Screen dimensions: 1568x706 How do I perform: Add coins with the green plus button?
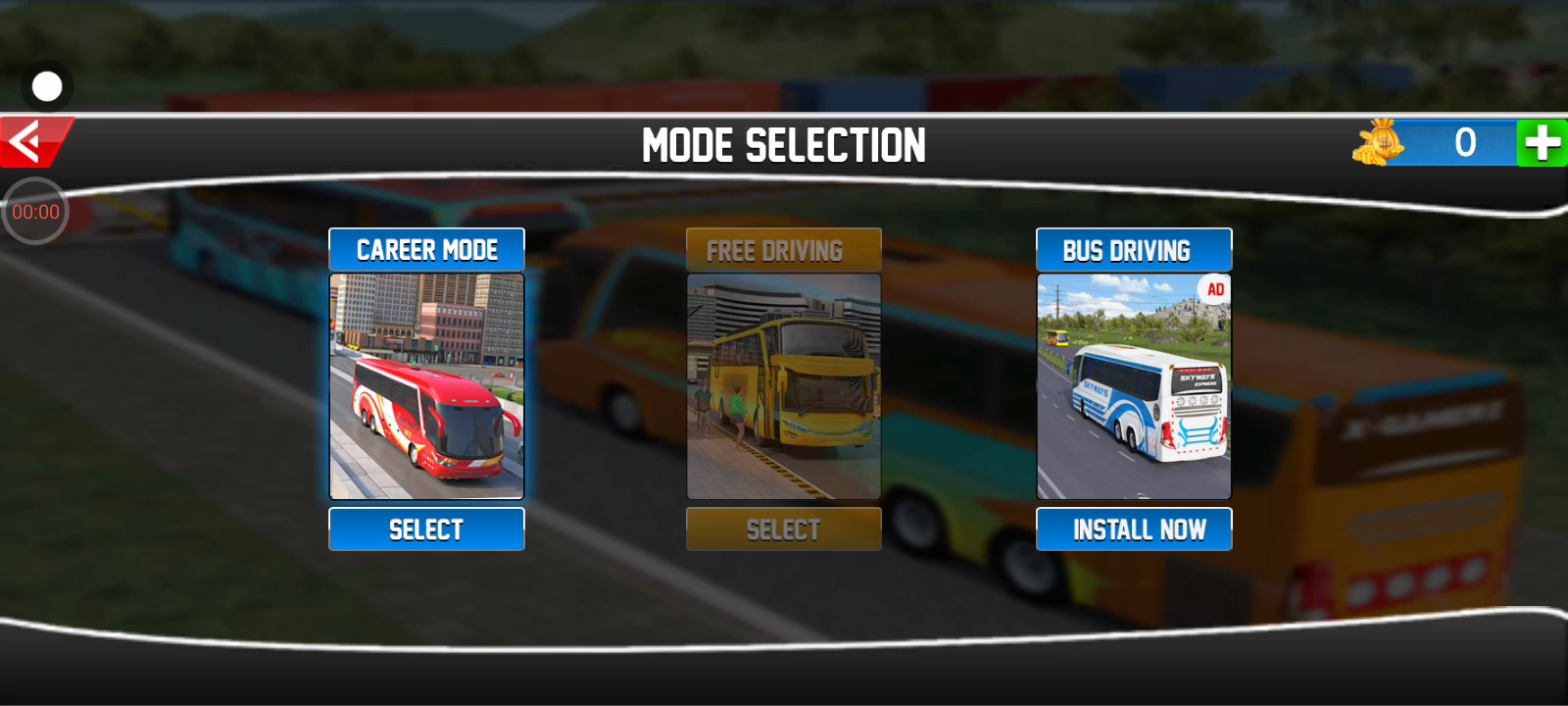(1542, 143)
